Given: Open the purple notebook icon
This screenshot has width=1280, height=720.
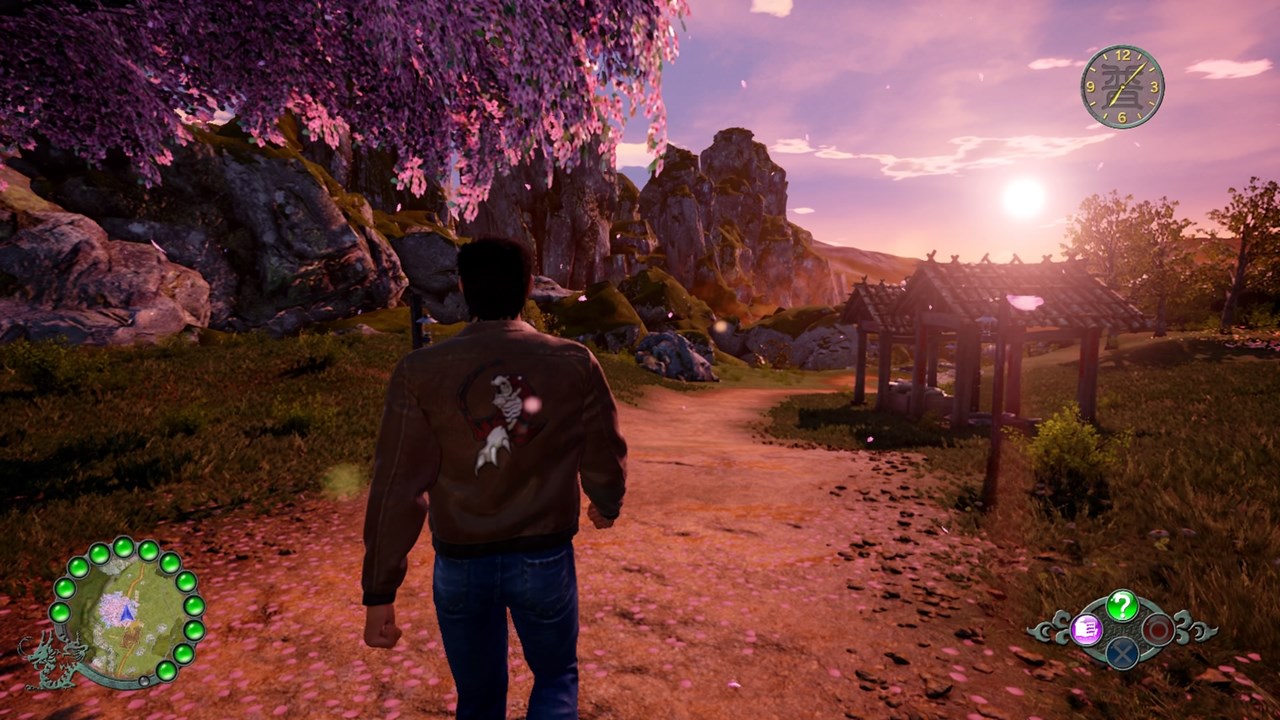Looking at the screenshot, I should tap(1086, 629).
